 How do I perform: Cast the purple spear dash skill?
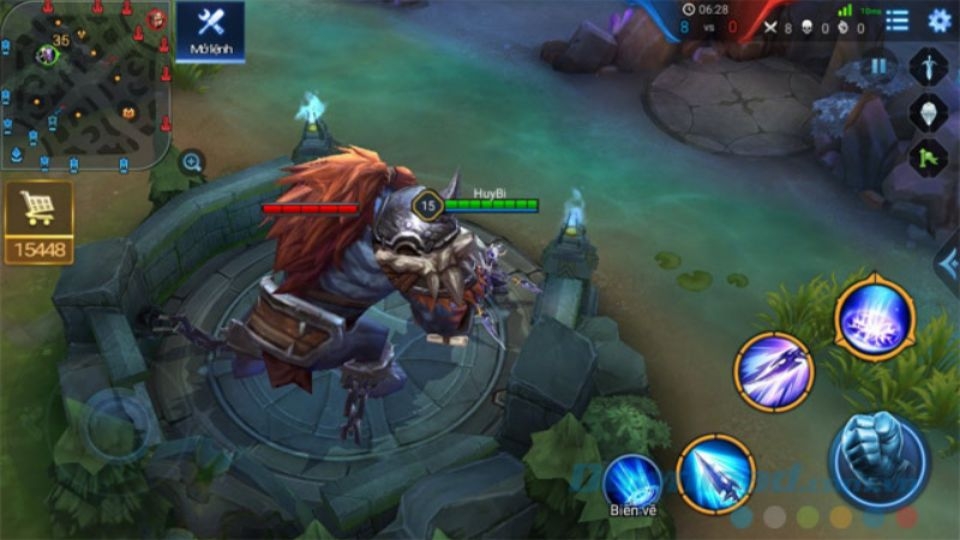773,372
